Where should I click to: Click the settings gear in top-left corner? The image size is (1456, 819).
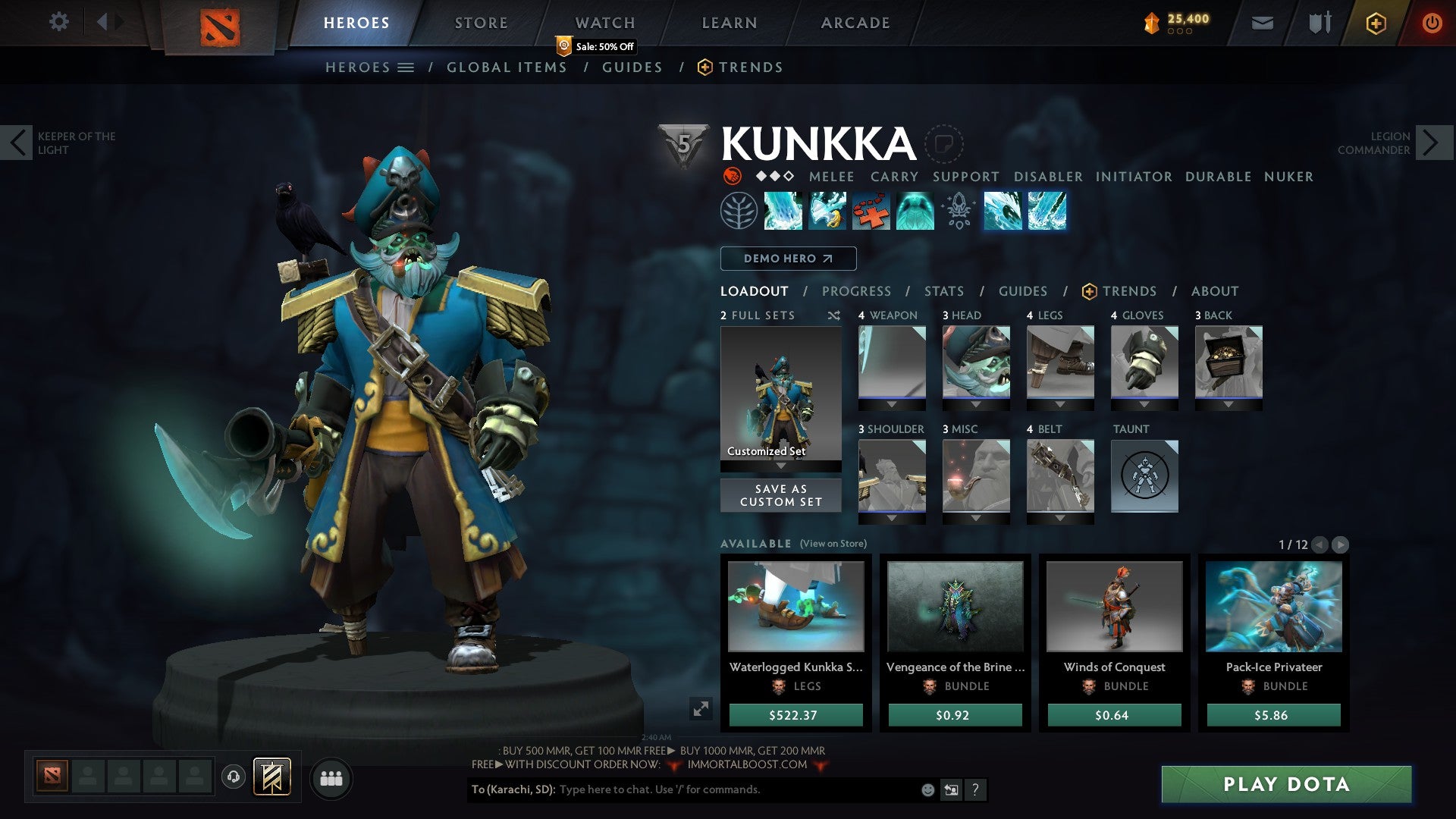coord(59,22)
